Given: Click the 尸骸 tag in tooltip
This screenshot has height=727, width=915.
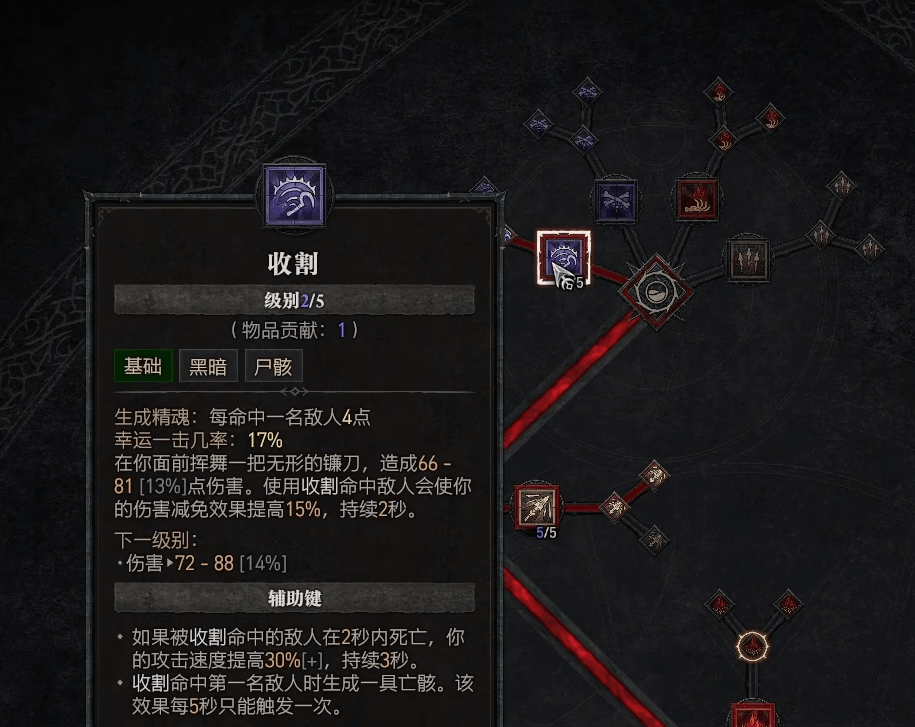Looking at the screenshot, I should point(272,366).
